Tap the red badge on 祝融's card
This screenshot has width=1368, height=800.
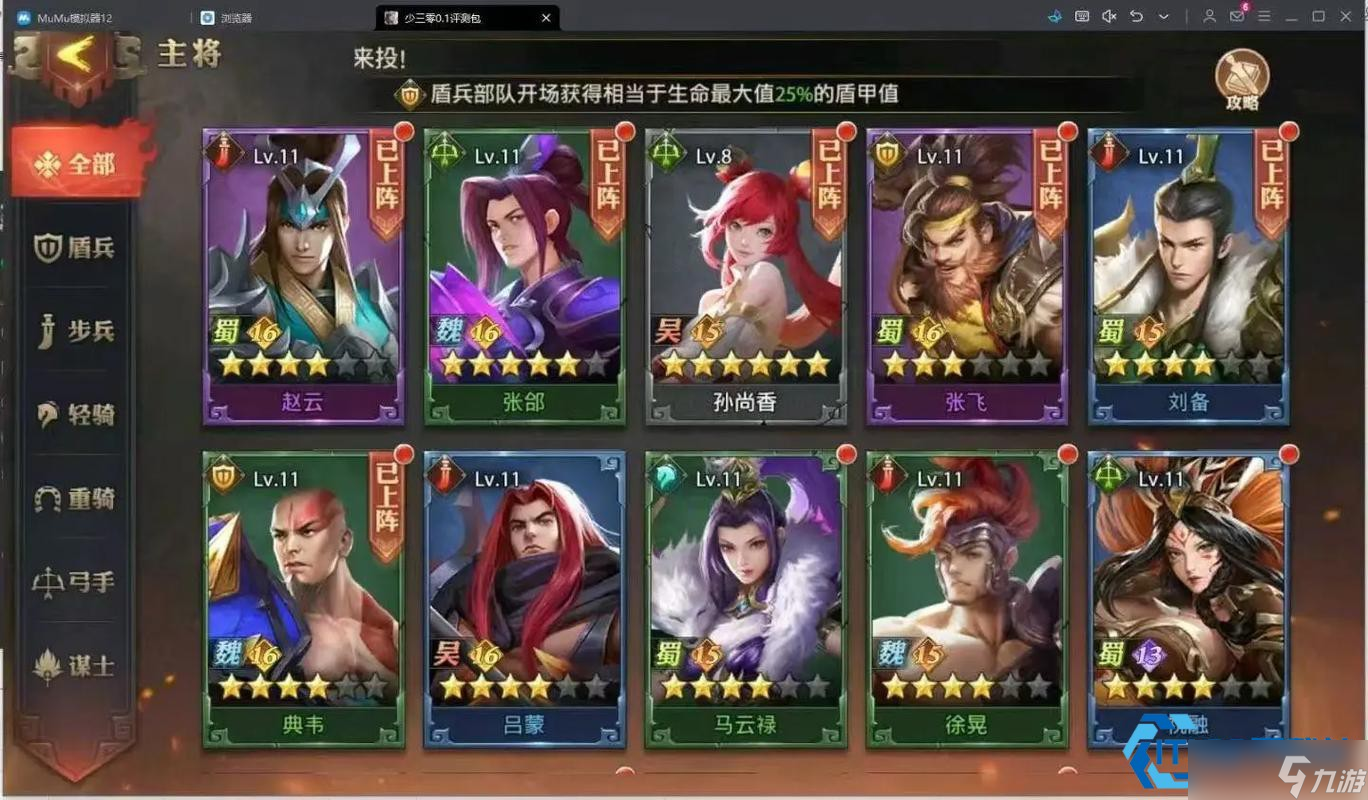pos(1288,453)
